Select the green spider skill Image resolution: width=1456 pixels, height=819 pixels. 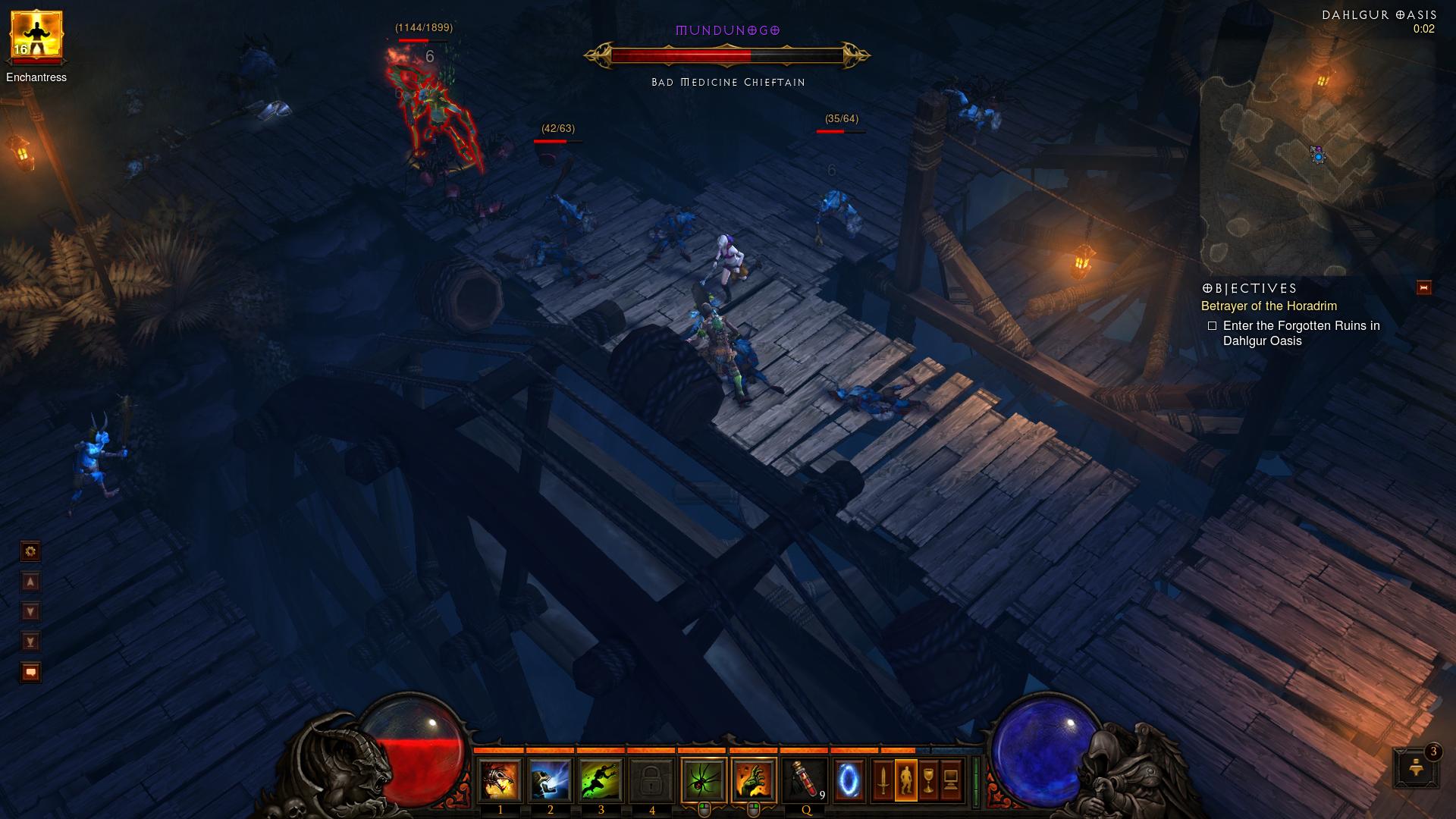coord(704,780)
